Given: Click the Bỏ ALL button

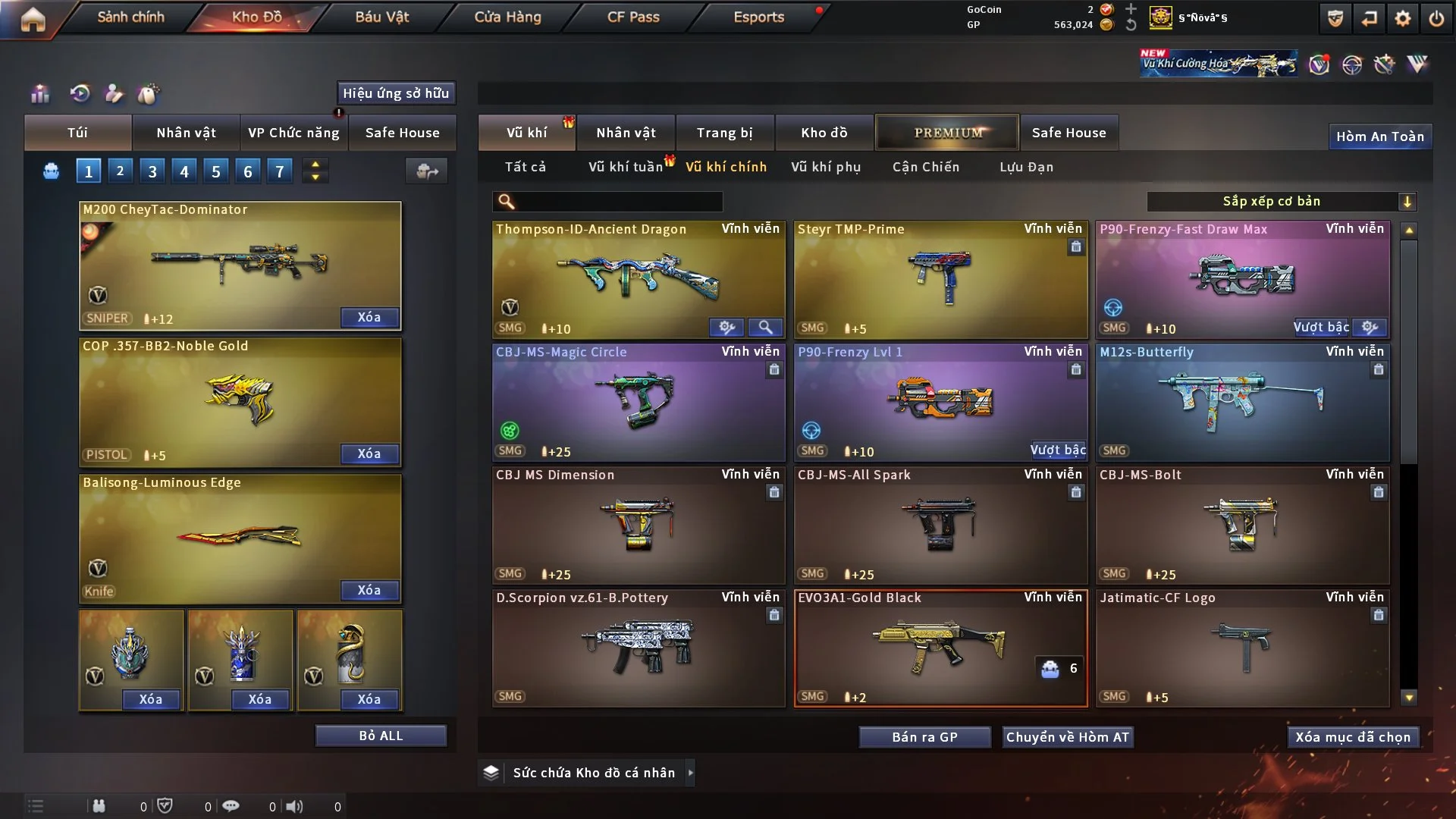Looking at the screenshot, I should [381, 736].
